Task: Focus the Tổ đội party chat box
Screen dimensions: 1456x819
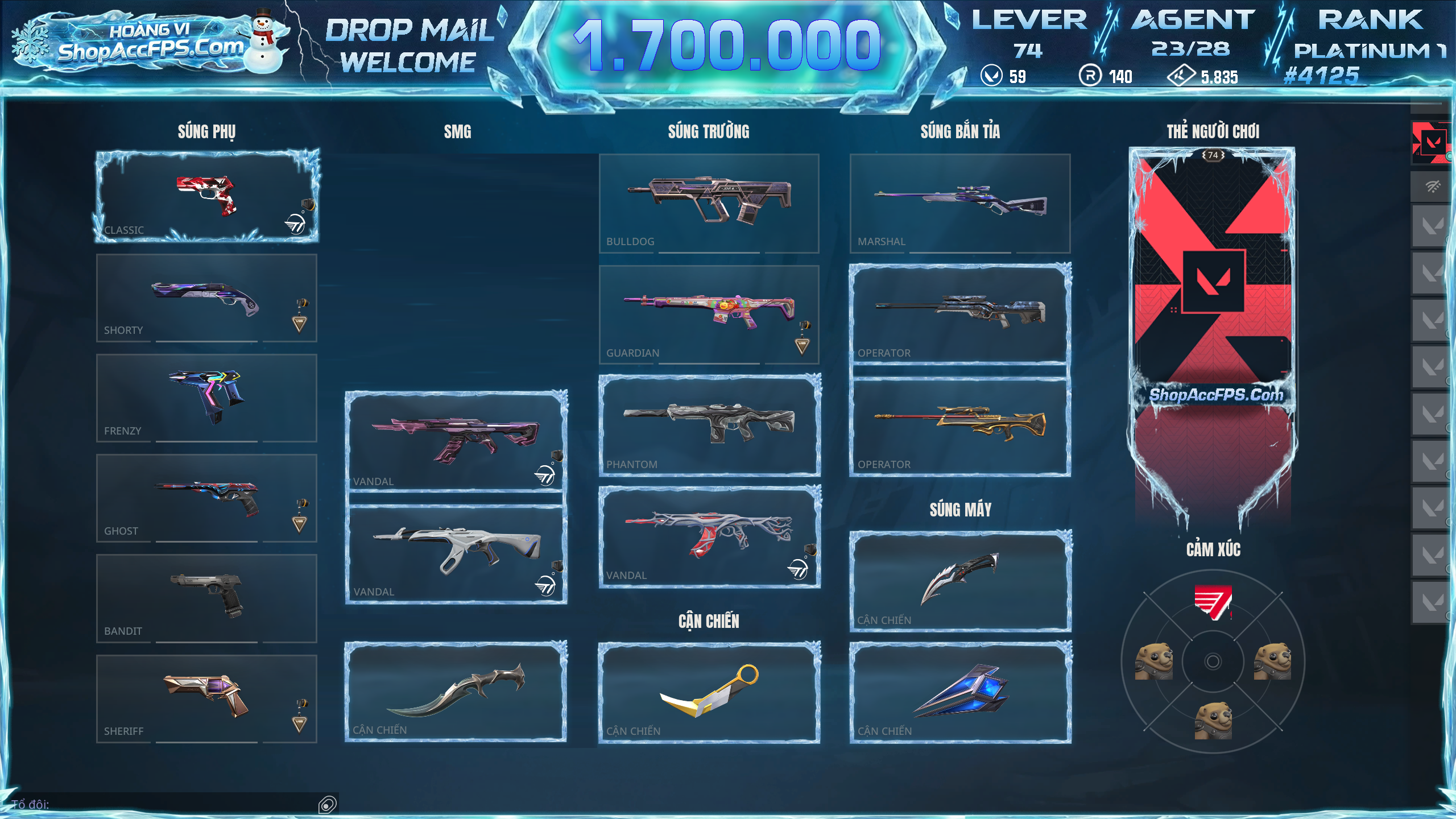Action: (171, 804)
